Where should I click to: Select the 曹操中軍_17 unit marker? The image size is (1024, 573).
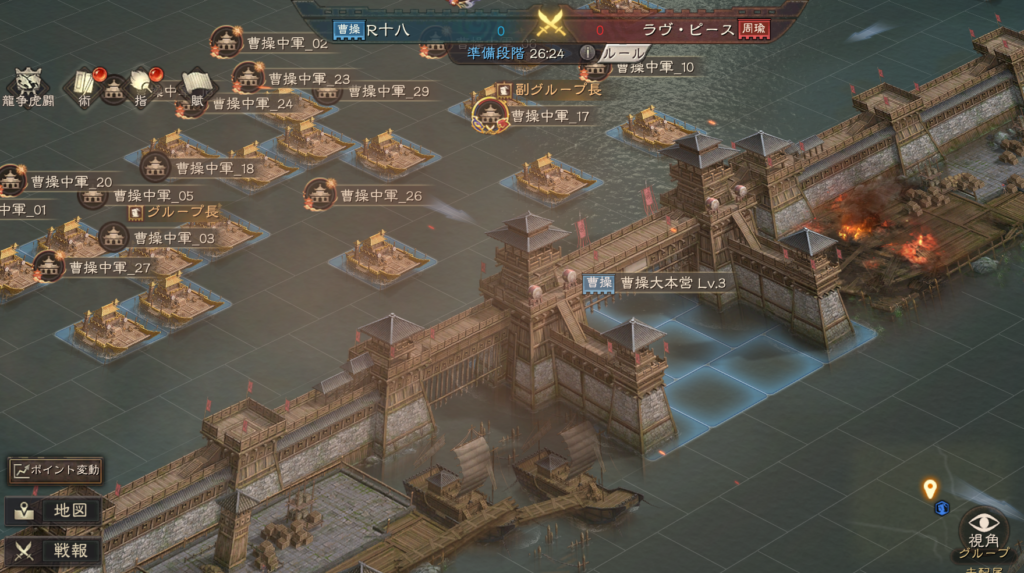click(x=490, y=115)
